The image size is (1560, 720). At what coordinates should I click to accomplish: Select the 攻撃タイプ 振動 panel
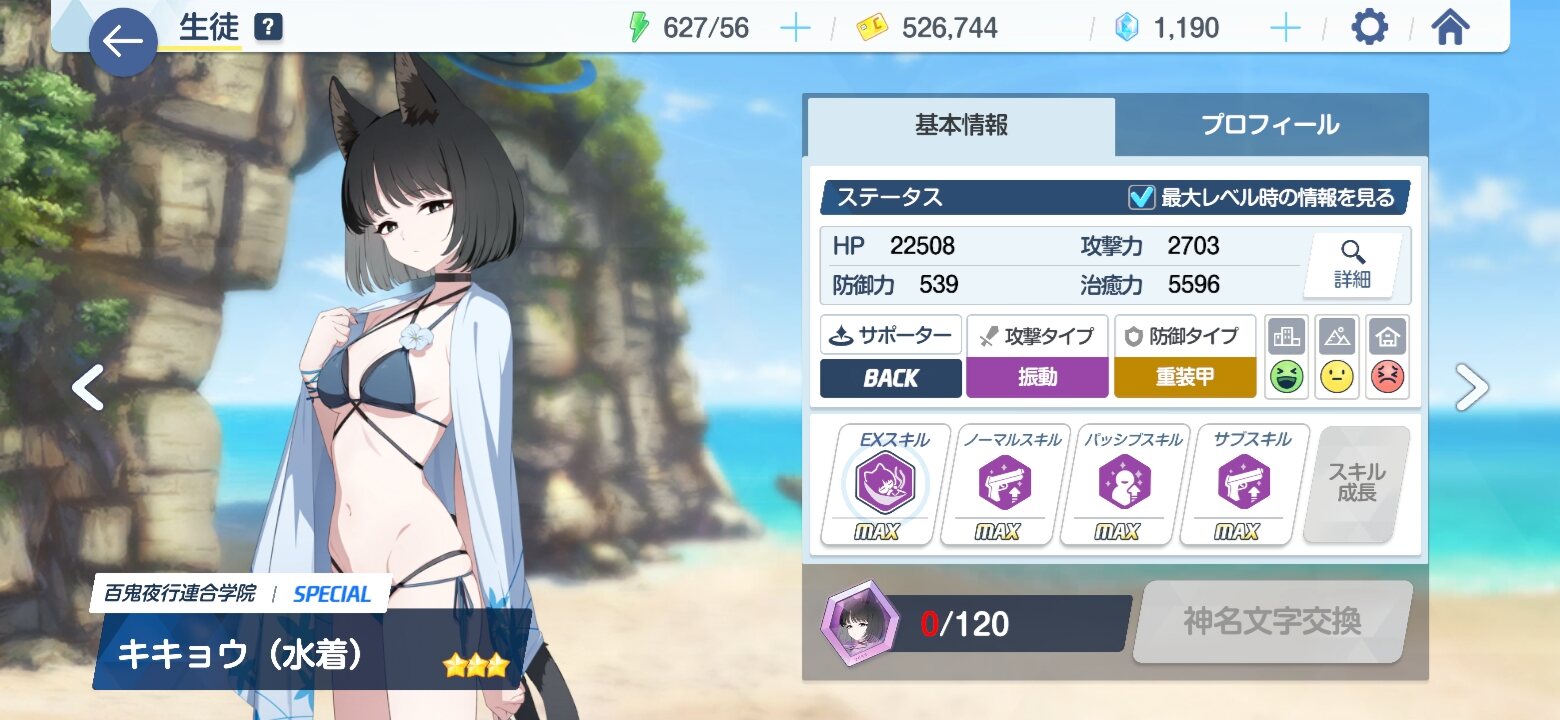[x=1037, y=357]
